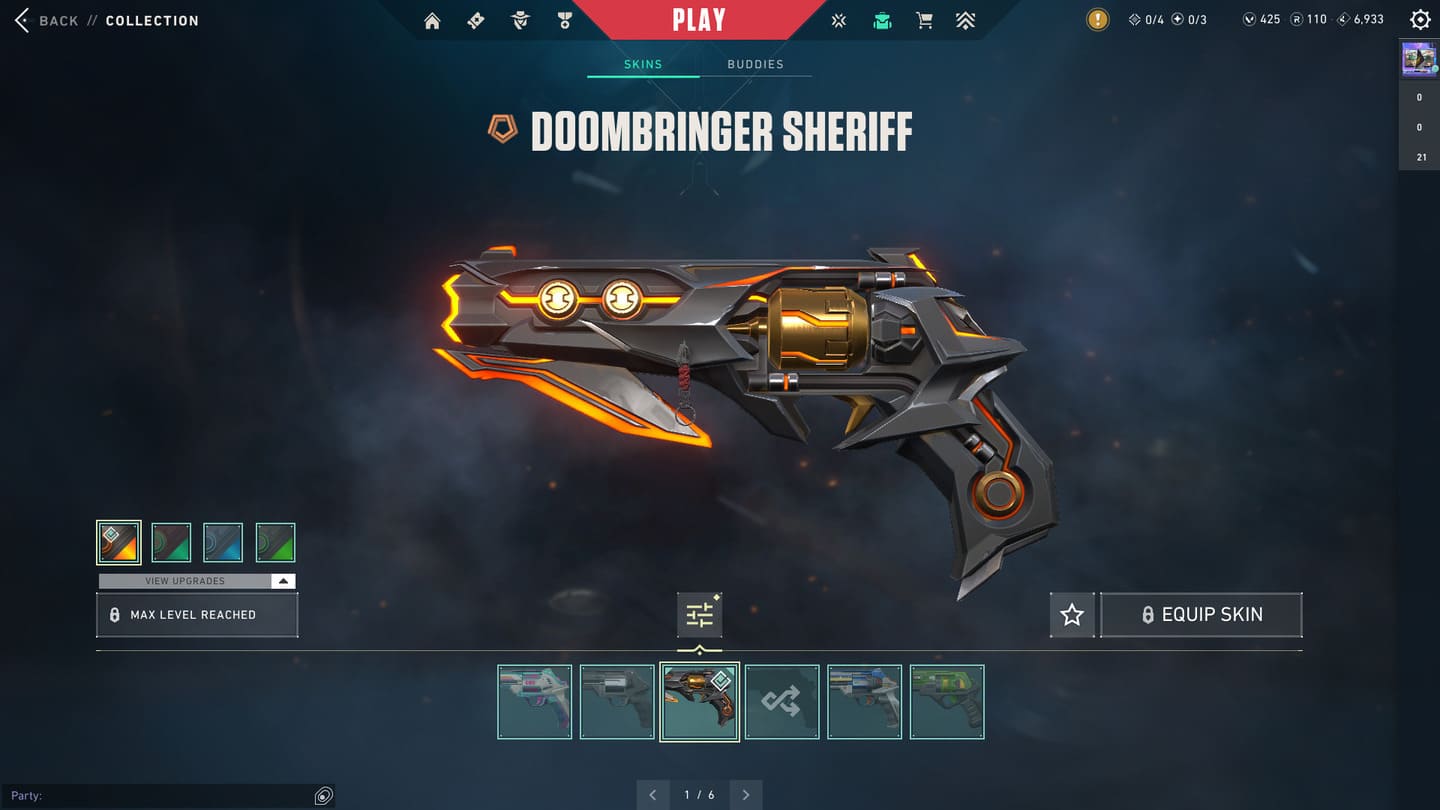
Task: Open the yellow exclamation alert icon
Action: click(1098, 20)
